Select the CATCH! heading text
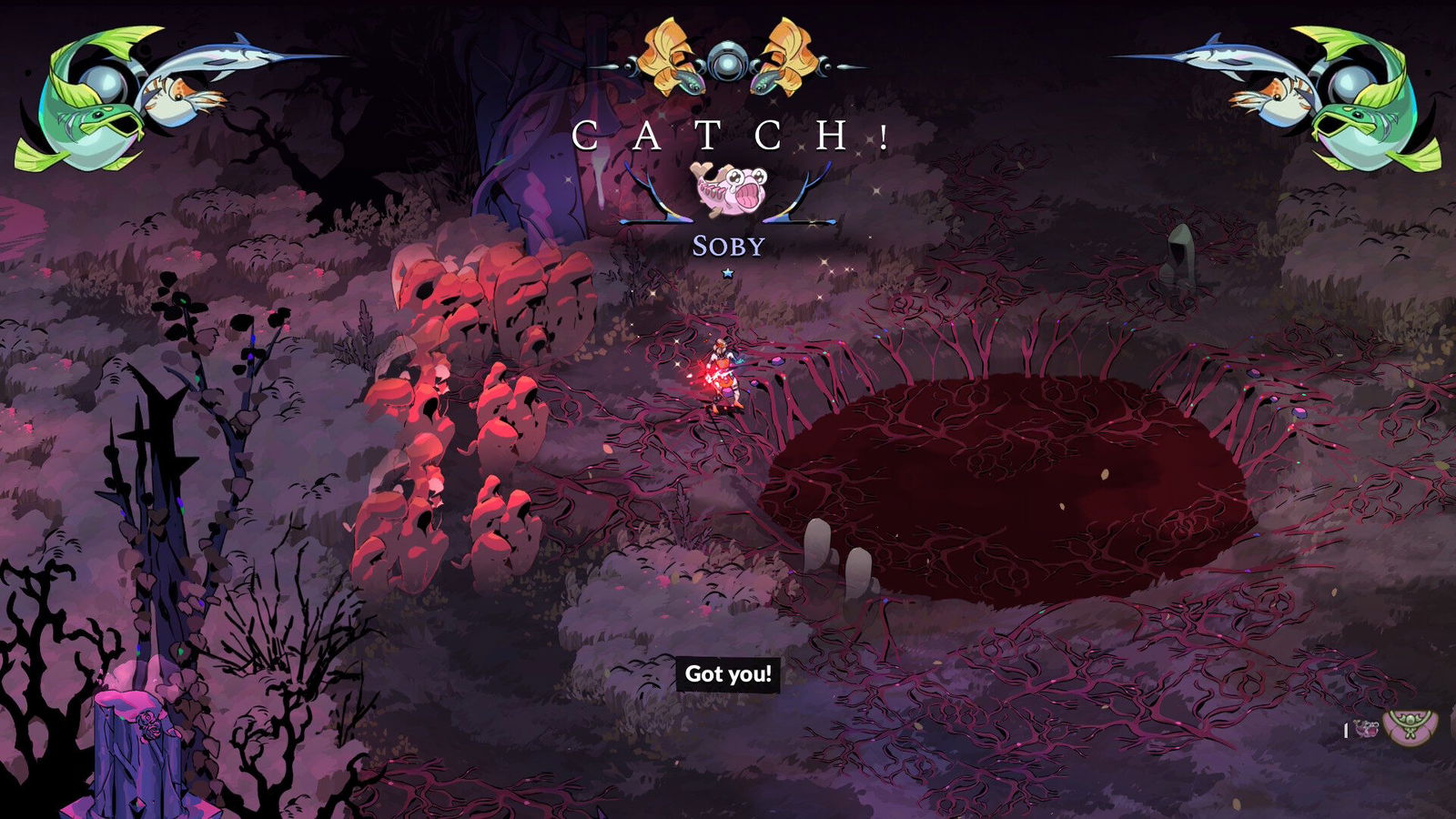This screenshot has height=819, width=1456. (x=728, y=134)
